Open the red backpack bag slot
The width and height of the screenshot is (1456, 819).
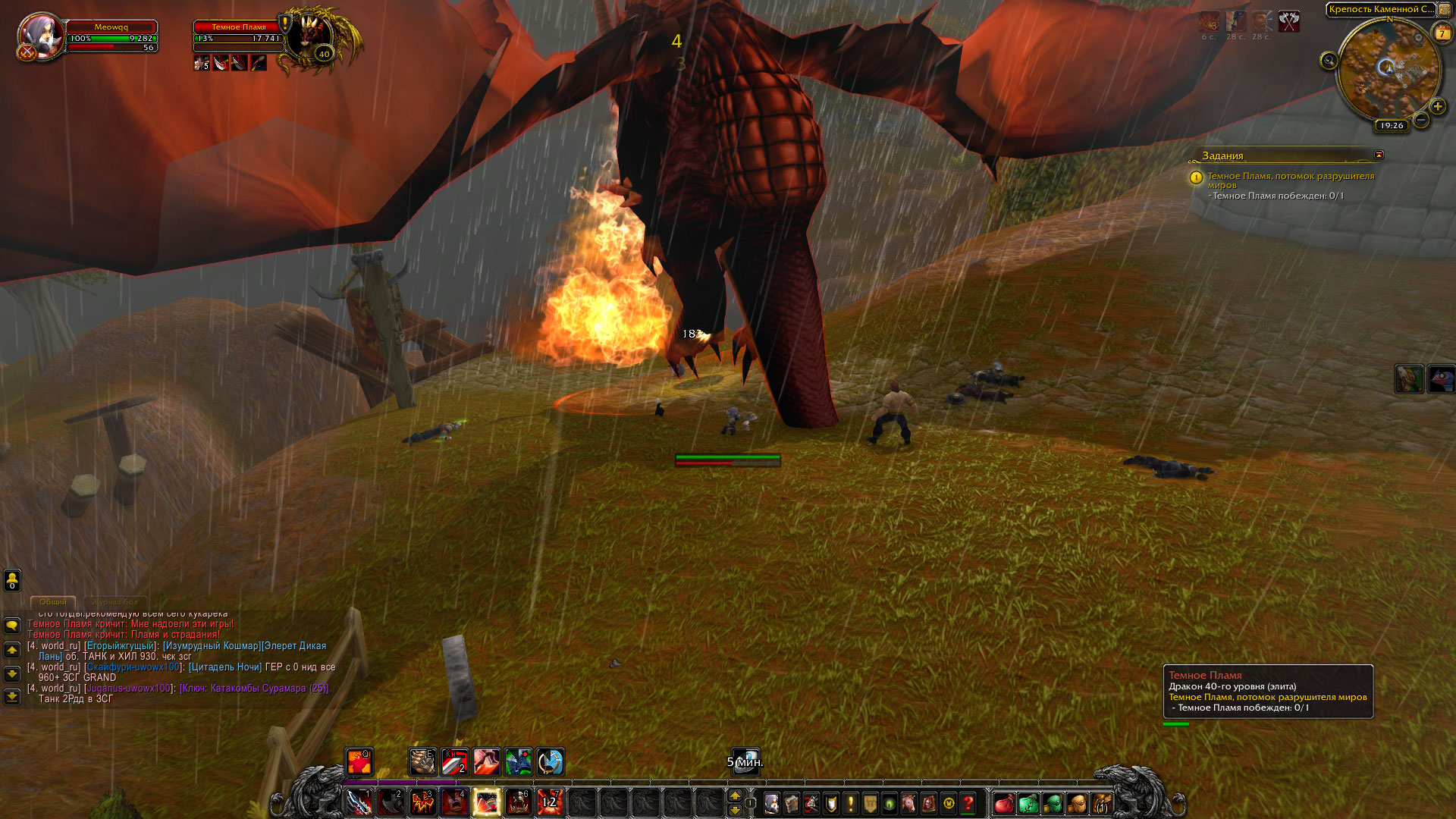tap(1003, 803)
